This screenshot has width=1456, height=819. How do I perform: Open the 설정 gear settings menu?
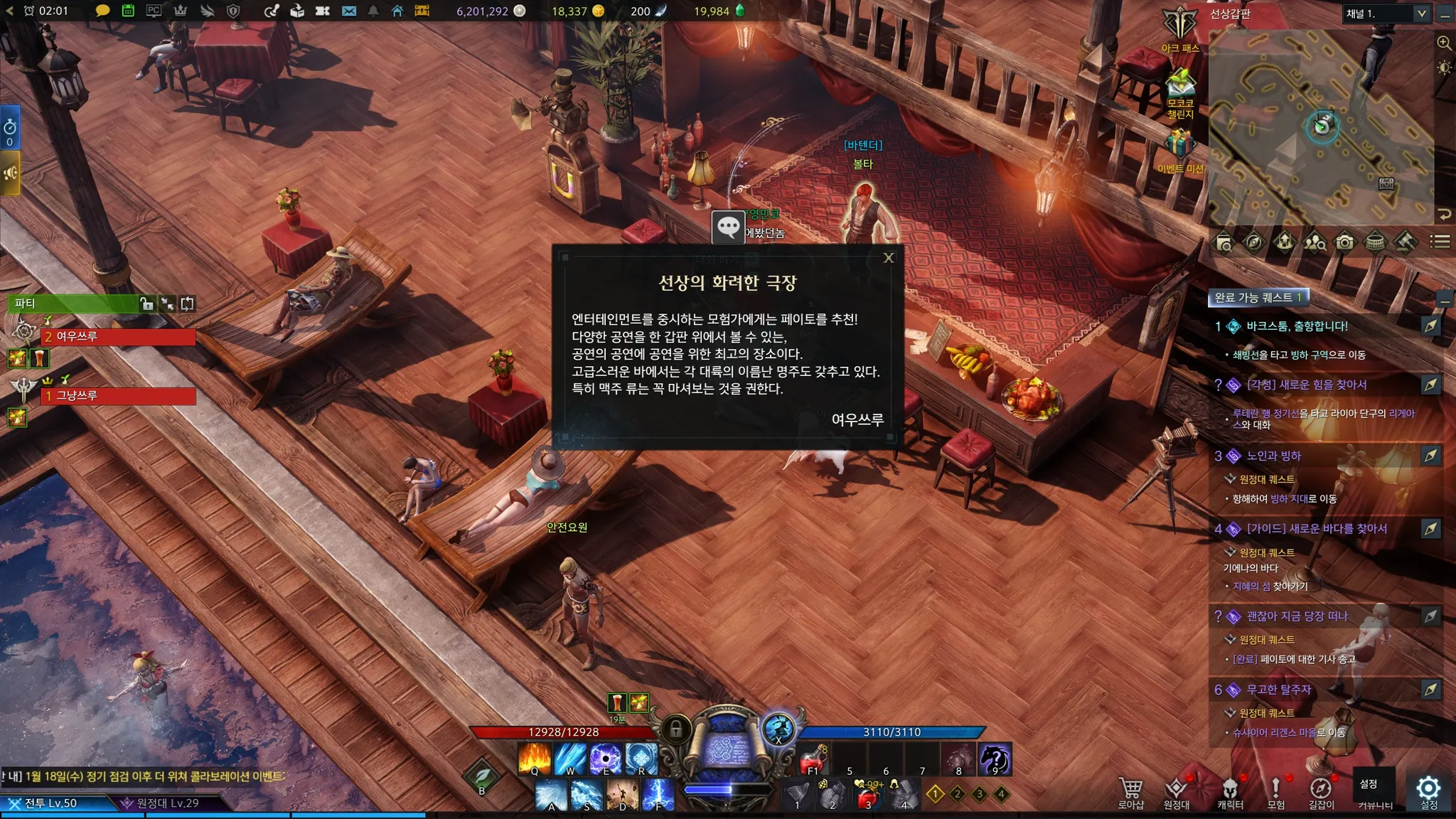(1429, 789)
